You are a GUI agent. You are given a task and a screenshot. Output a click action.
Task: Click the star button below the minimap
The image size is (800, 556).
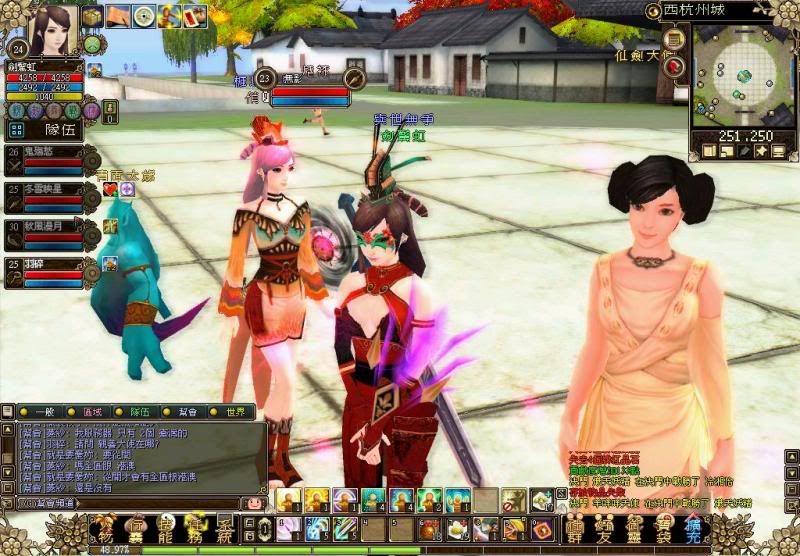[x=760, y=151]
